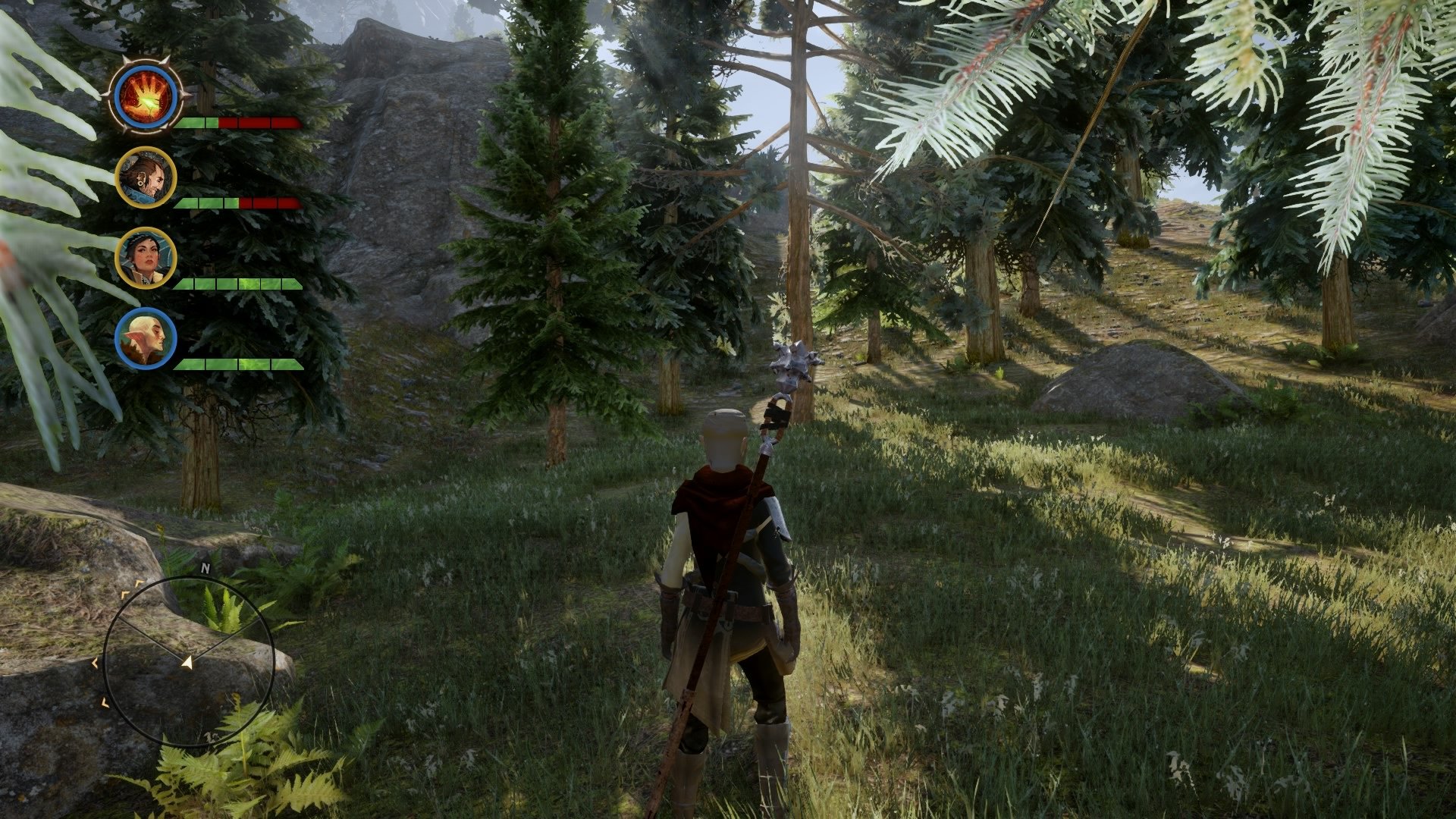Click Varric's character portrait

[146, 177]
